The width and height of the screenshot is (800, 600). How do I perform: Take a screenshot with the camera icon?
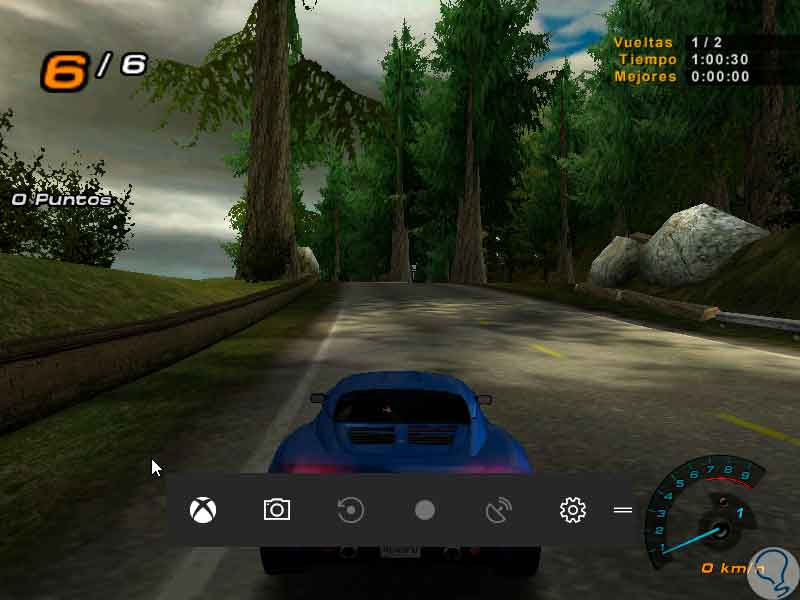coord(277,511)
